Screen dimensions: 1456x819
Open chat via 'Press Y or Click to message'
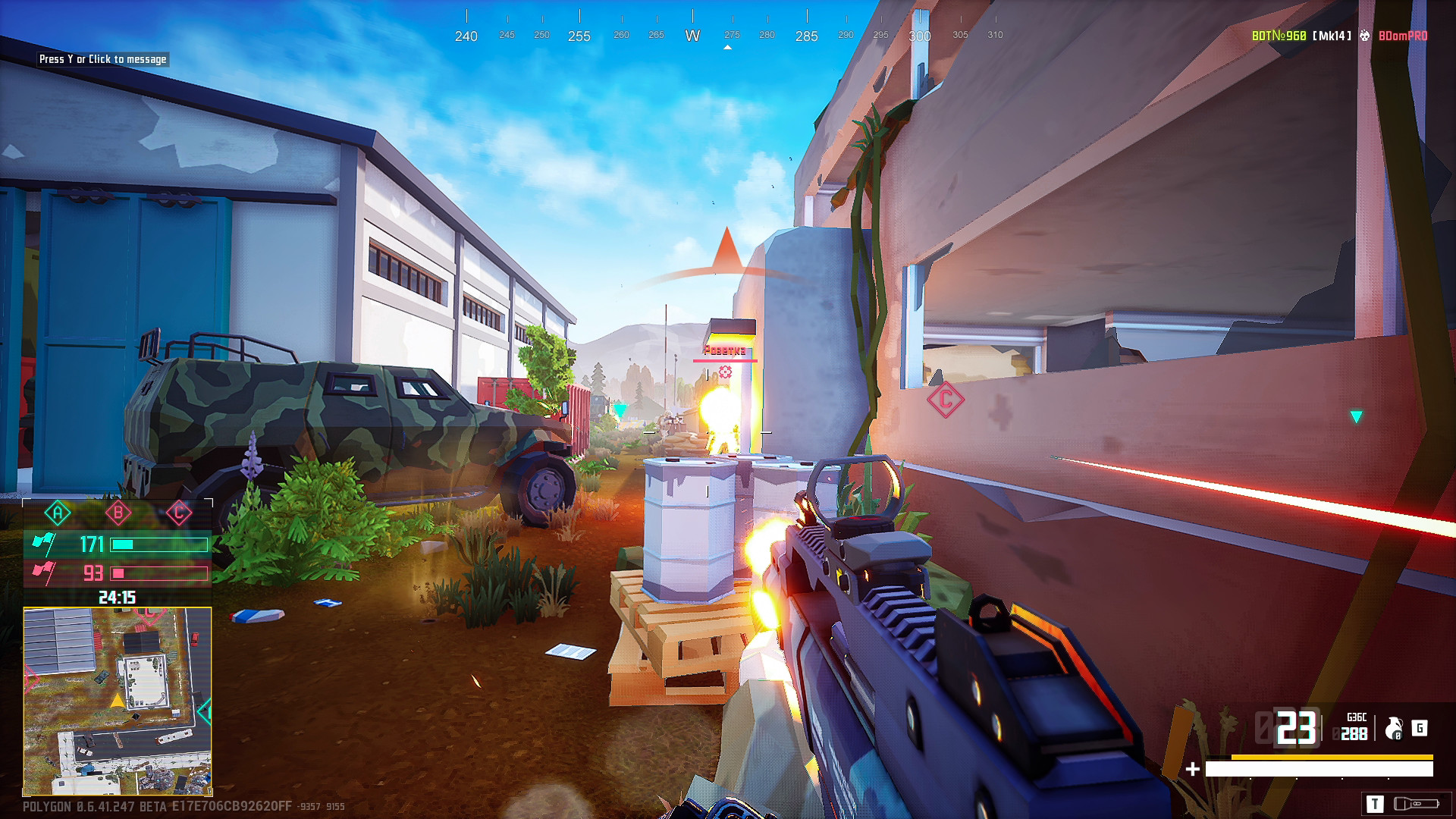[102, 59]
